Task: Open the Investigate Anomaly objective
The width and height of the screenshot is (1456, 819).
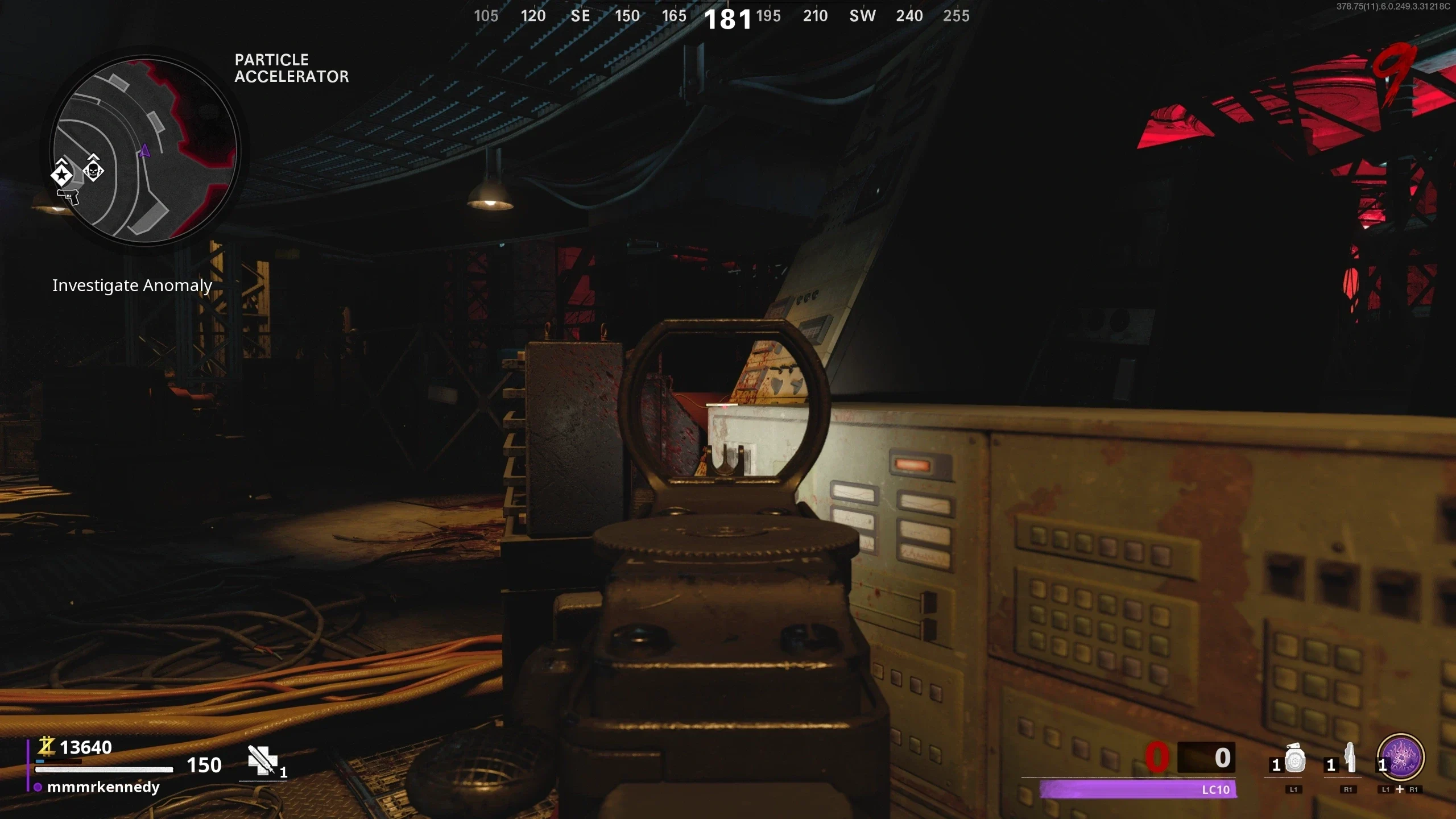Action: [x=132, y=286]
